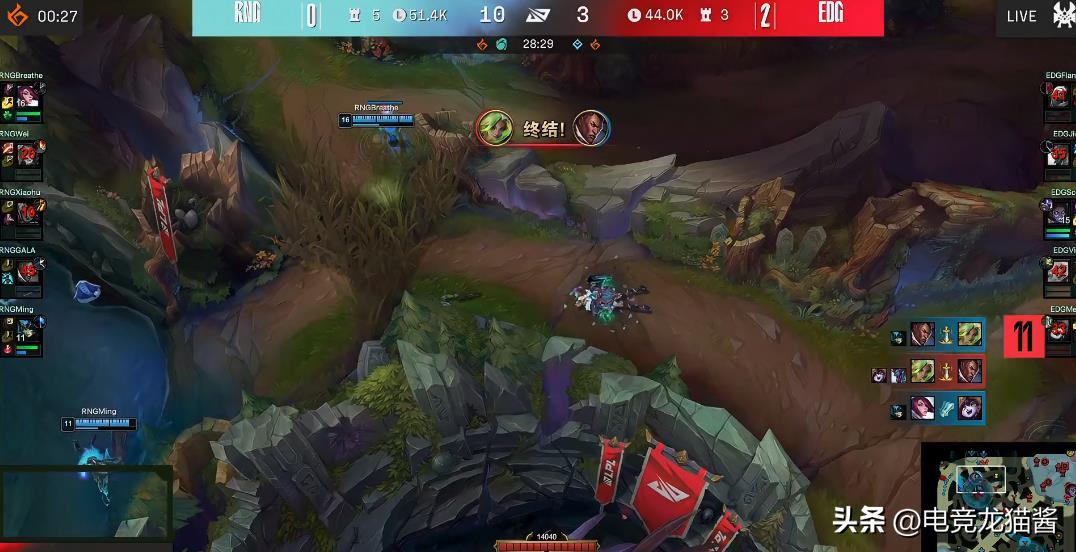Select RNGGALA's champion portrait

(28, 269)
